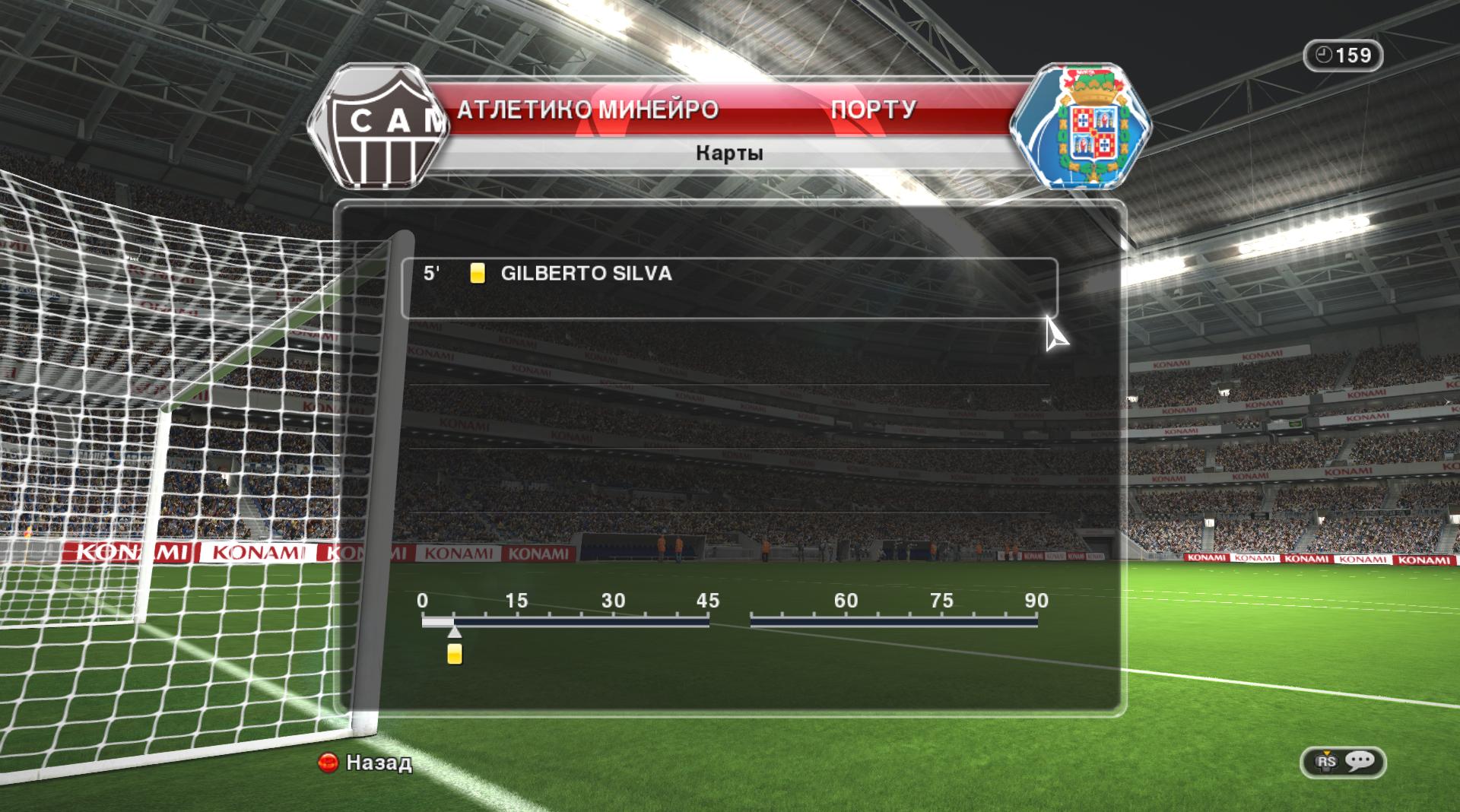
Task: Select the Gilberto Silva yellow card row
Action: [x=728, y=287]
